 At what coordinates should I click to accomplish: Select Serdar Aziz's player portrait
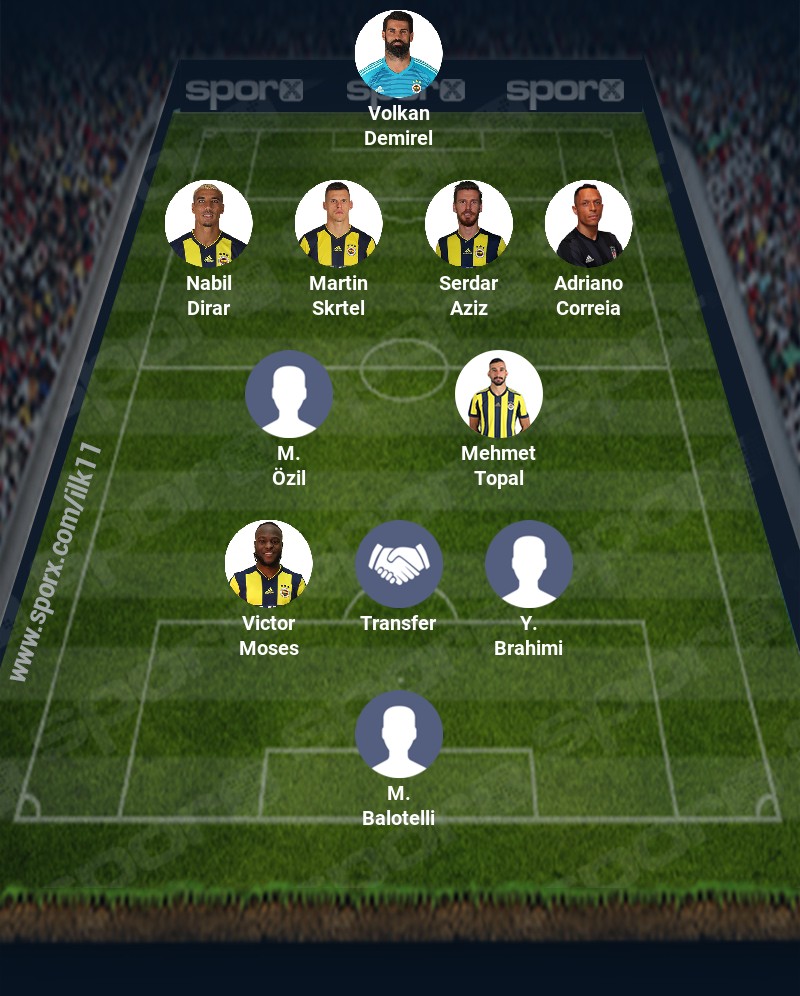point(468,224)
